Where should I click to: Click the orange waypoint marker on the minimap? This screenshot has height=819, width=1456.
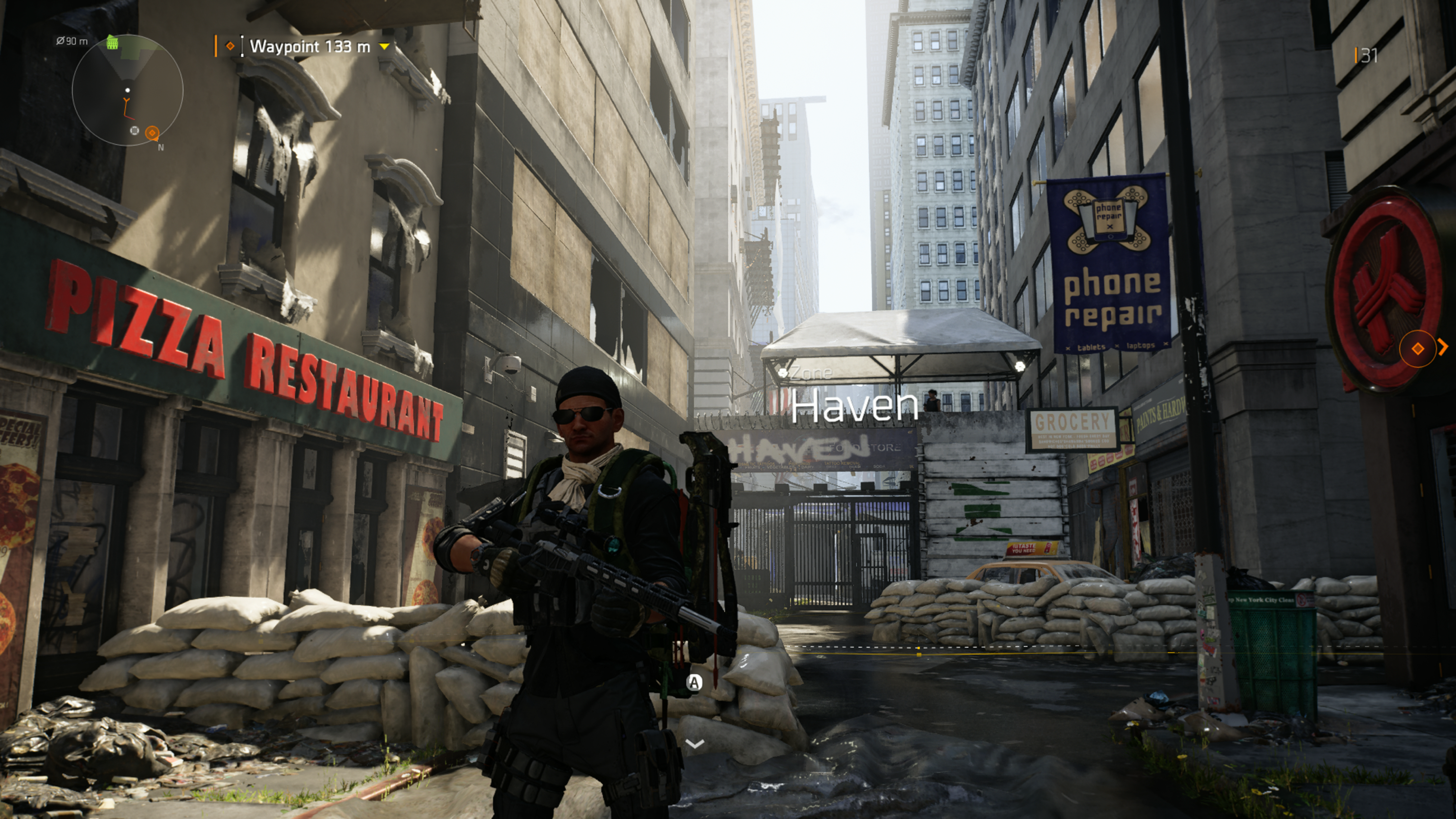coord(152,133)
